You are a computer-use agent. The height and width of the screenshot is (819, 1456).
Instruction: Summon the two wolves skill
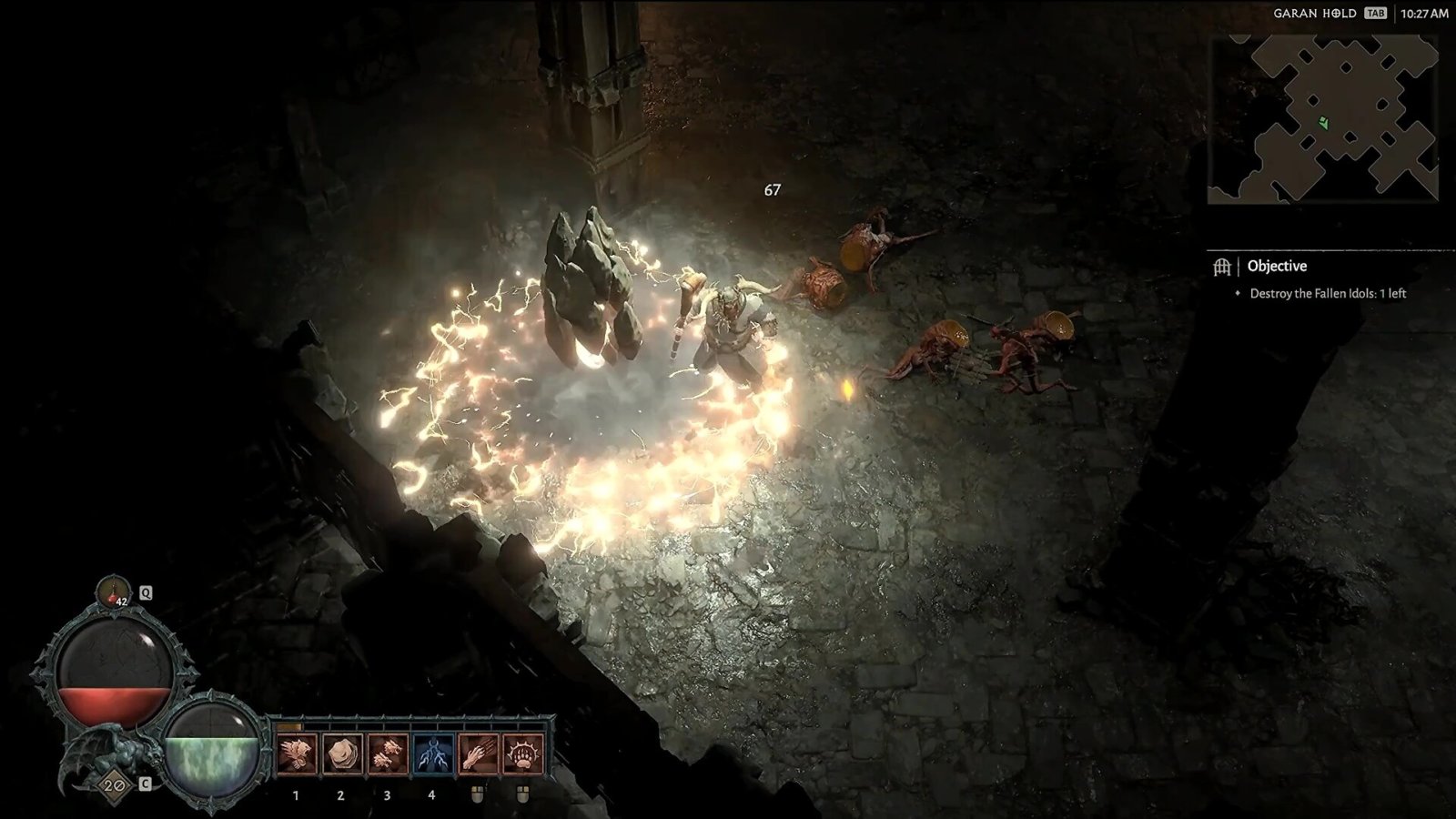pyautogui.click(x=387, y=754)
